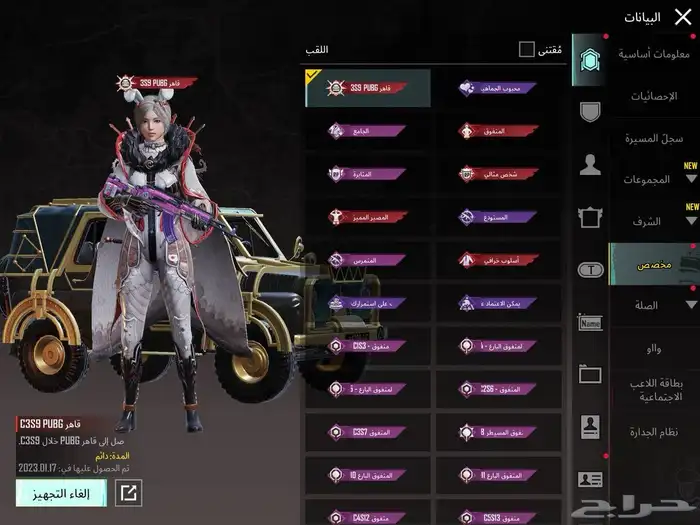Viewport: 700px width, 525px height.
Task: Open the الإحصائيات statistics section
Action: [x=655, y=96]
